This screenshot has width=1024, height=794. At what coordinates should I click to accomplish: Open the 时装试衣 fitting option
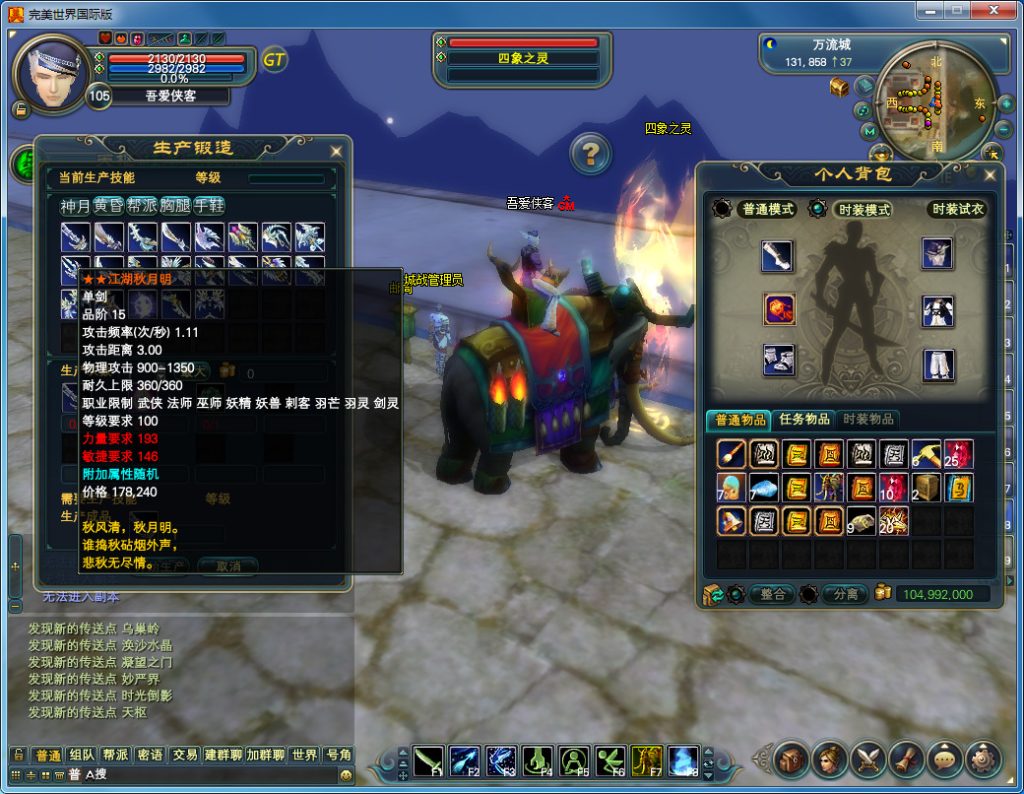coord(957,209)
